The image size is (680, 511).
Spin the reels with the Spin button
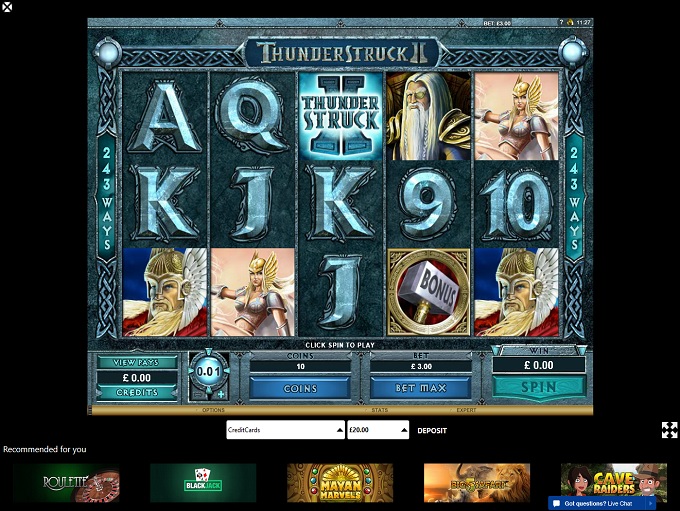click(539, 385)
